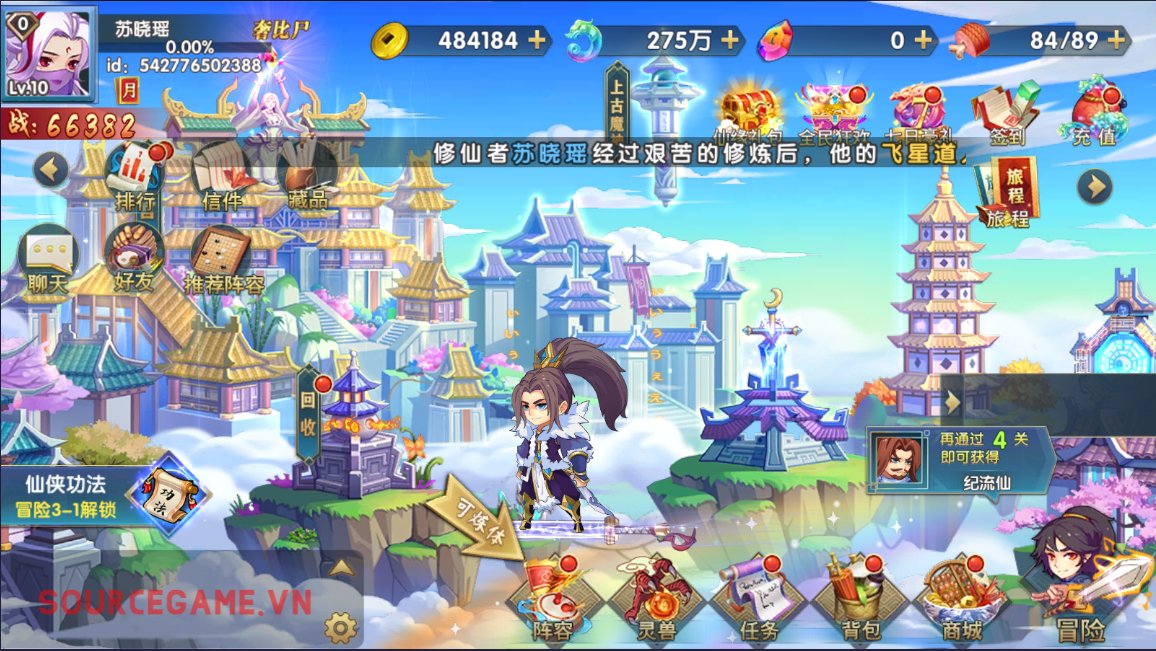Open the 充值 recharge shop
Image resolution: width=1156 pixels, height=651 pixels.
[x=1094, y=113]
